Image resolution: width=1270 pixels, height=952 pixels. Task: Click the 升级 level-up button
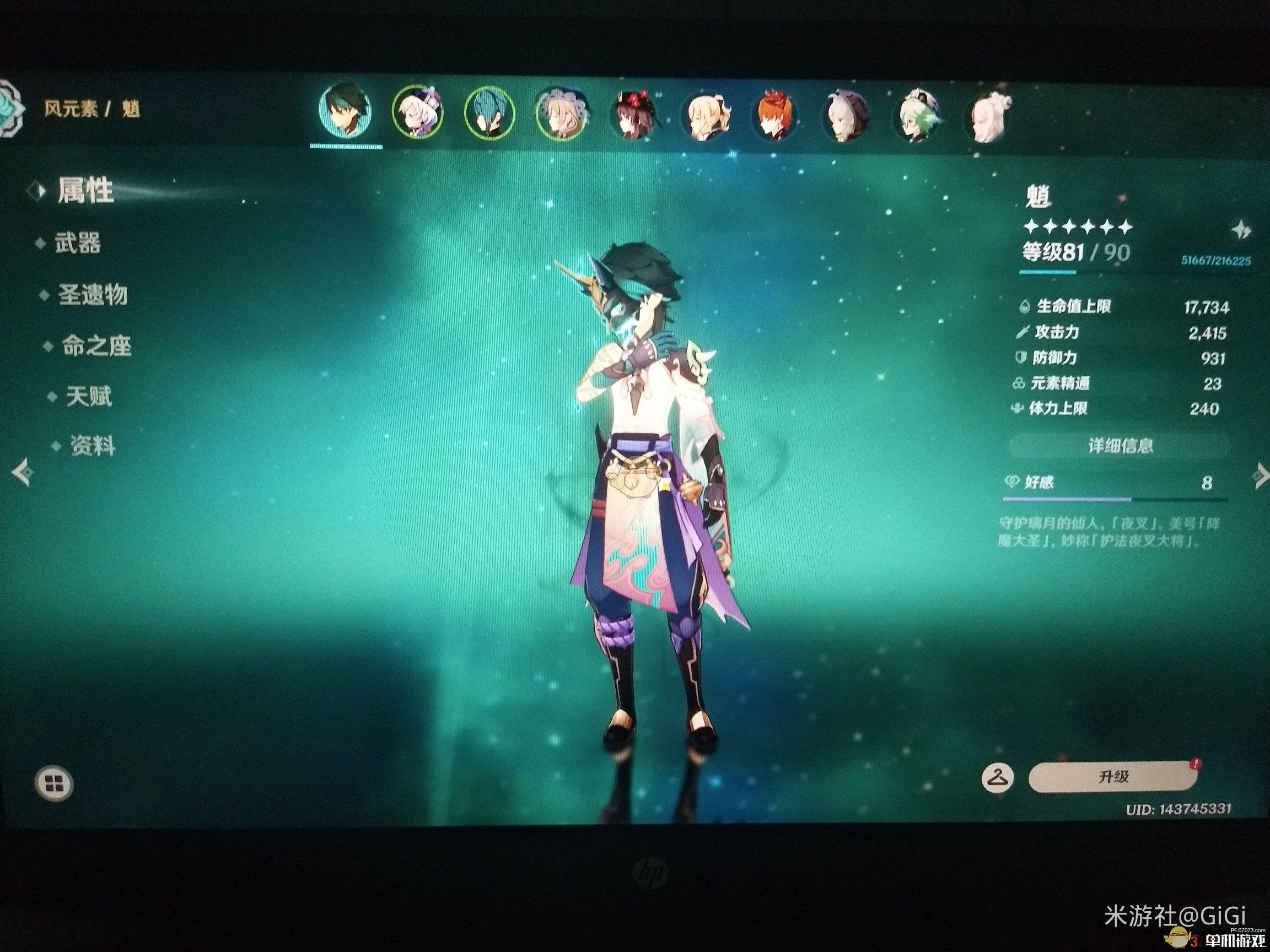click(x=1113, y=777)
